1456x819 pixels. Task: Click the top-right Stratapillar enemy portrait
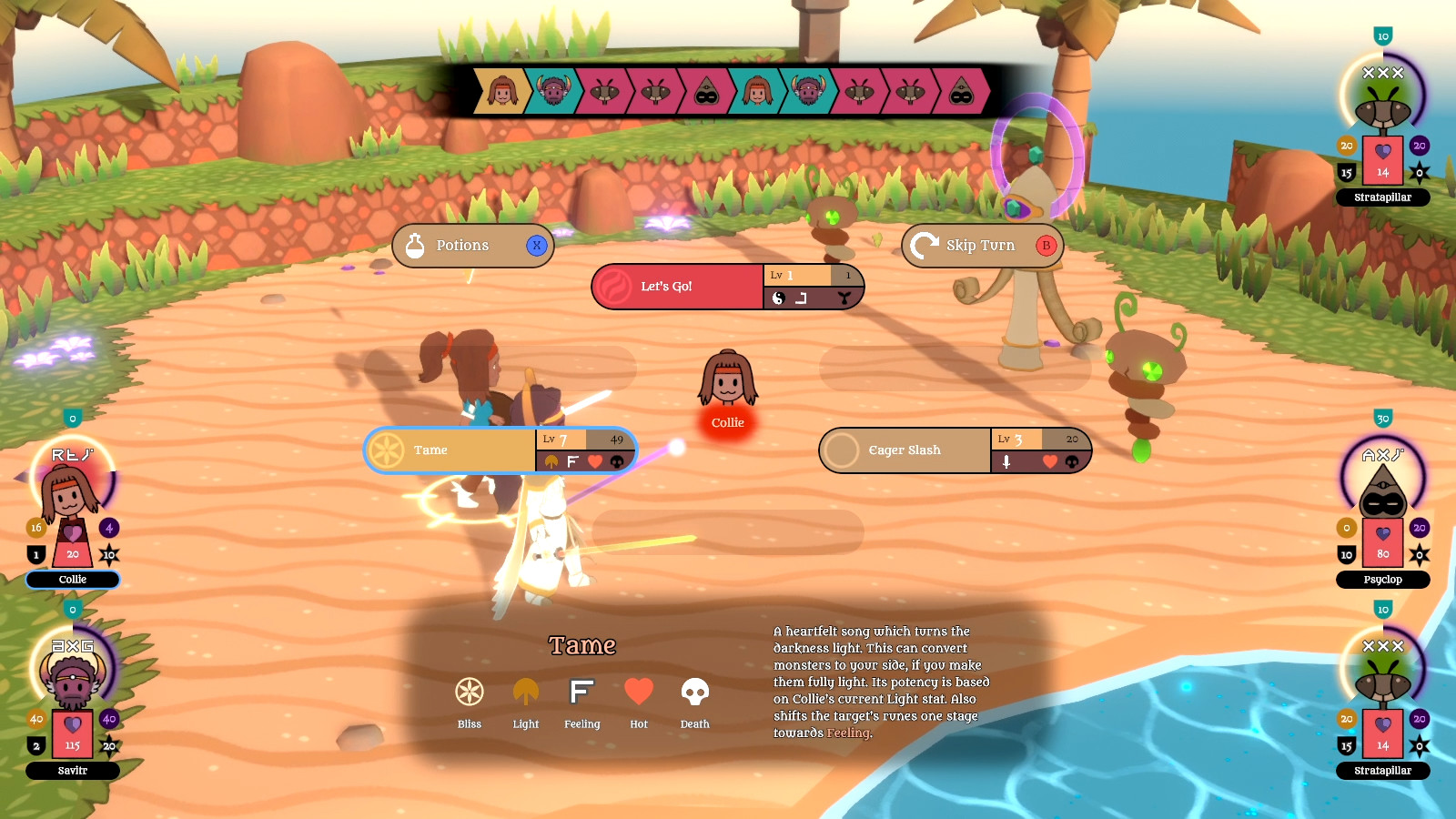click(x=1383, y=109)
